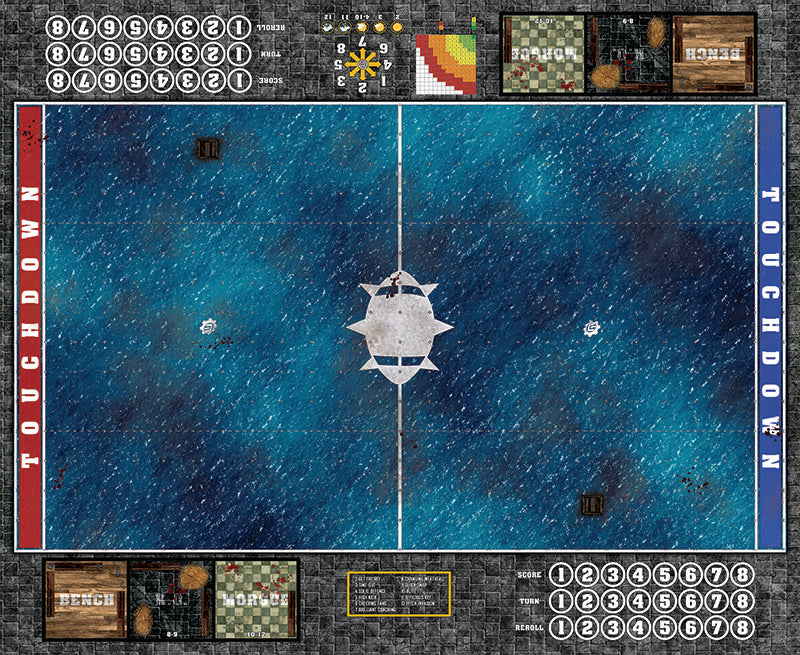Select the upright MORGUE dugout box
The height and width of the screenshot is (655, 800).
tap(257, 599)
